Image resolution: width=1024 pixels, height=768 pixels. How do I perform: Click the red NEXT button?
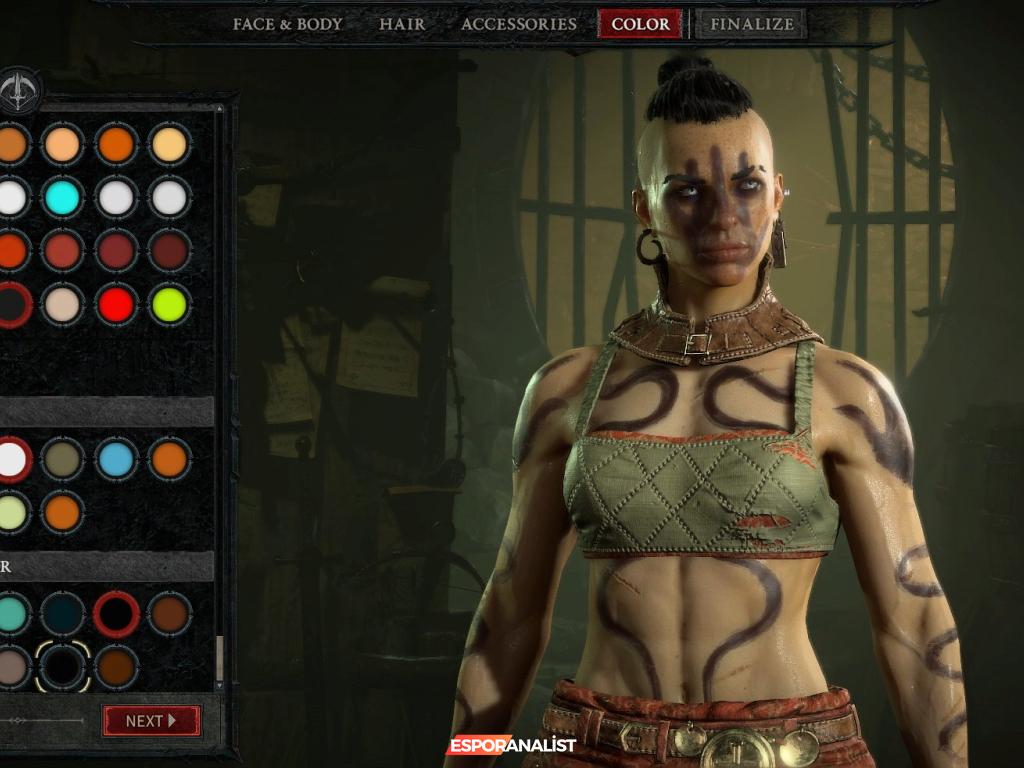[151, 720]
